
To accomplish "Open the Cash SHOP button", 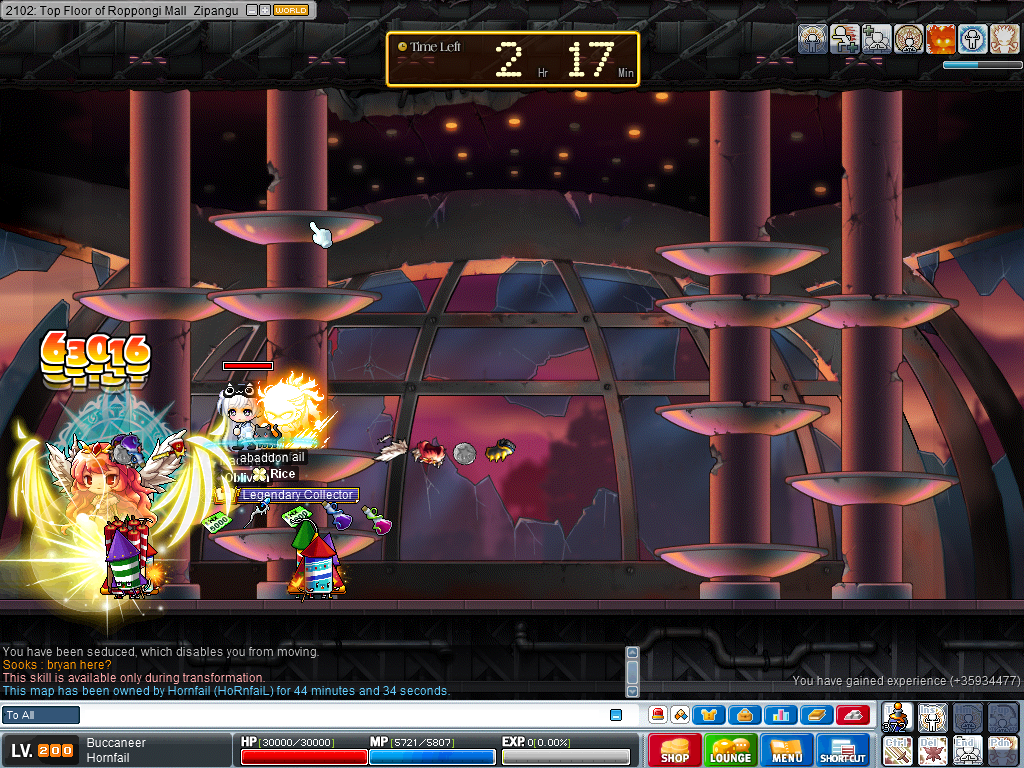I will (675, 749).
